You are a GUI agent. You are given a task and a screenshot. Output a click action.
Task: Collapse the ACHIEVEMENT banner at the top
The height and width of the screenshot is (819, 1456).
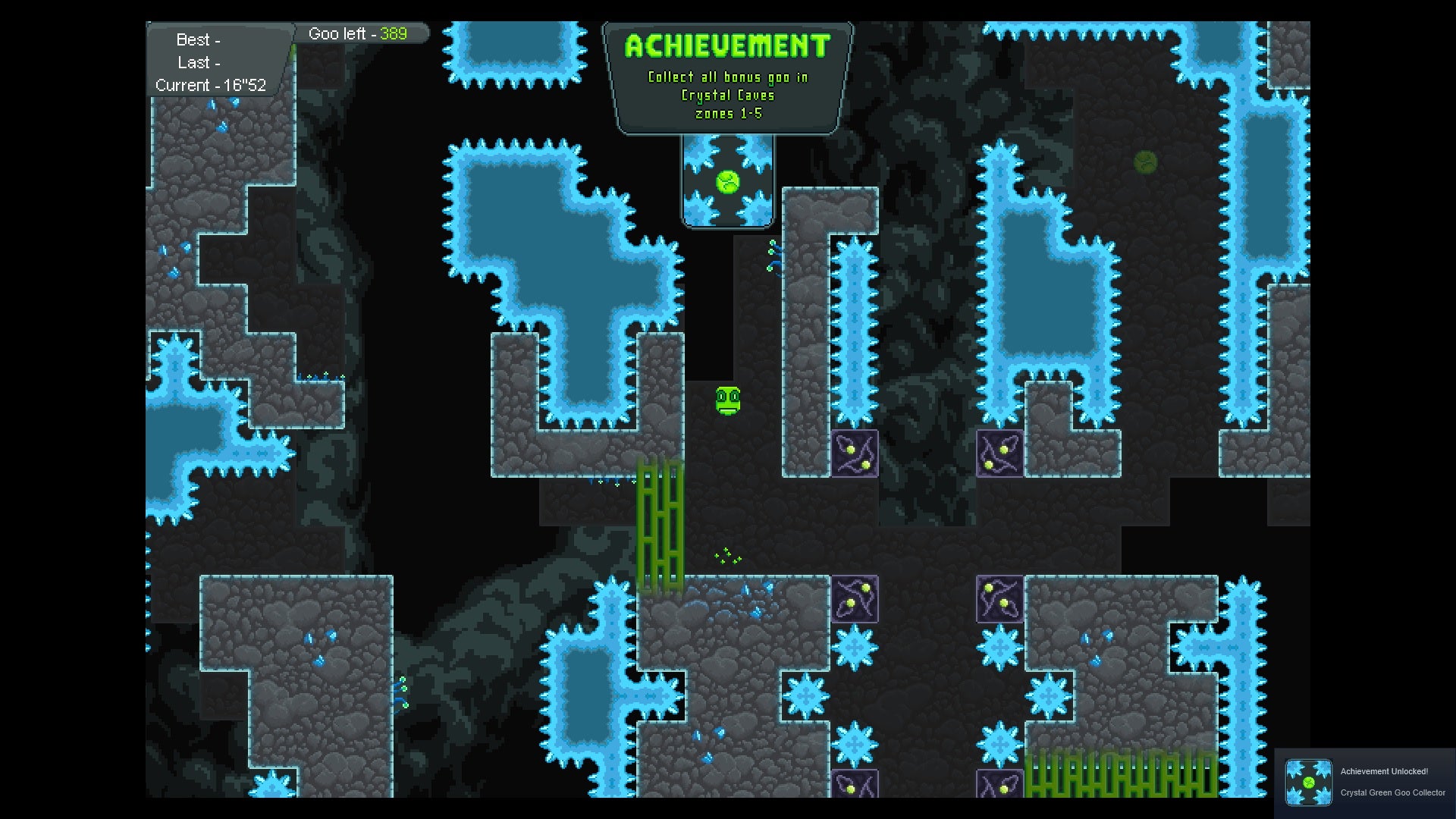(726, 45)
